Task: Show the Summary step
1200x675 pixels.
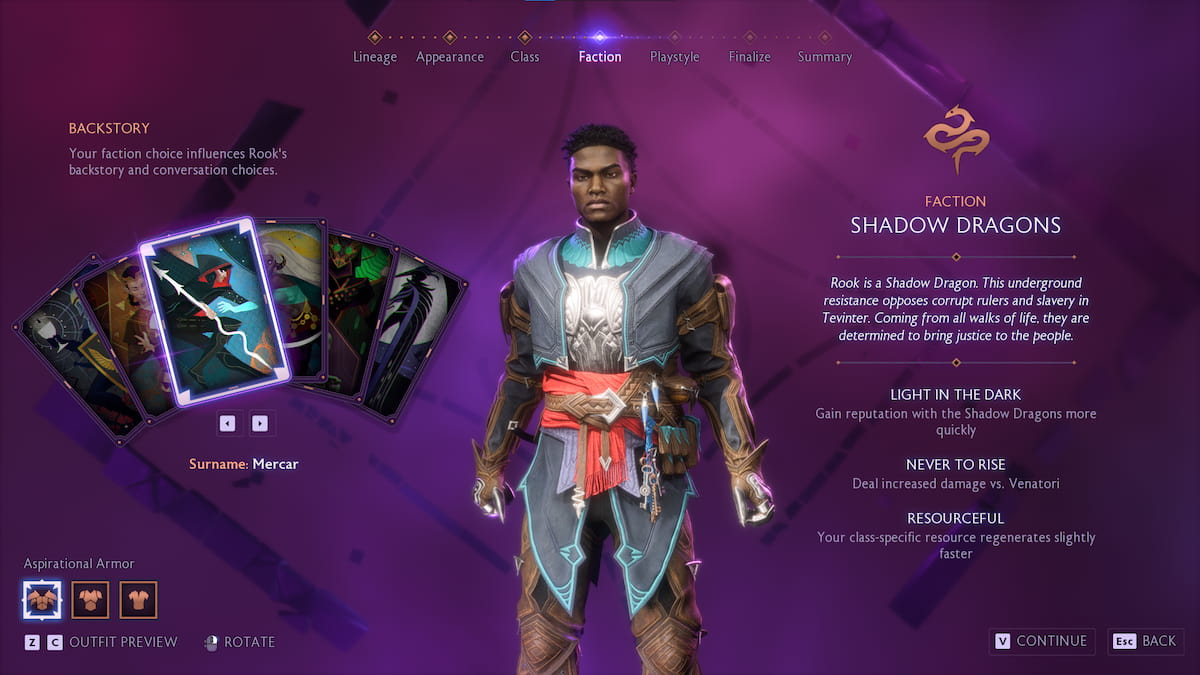Action: point(825,56)
